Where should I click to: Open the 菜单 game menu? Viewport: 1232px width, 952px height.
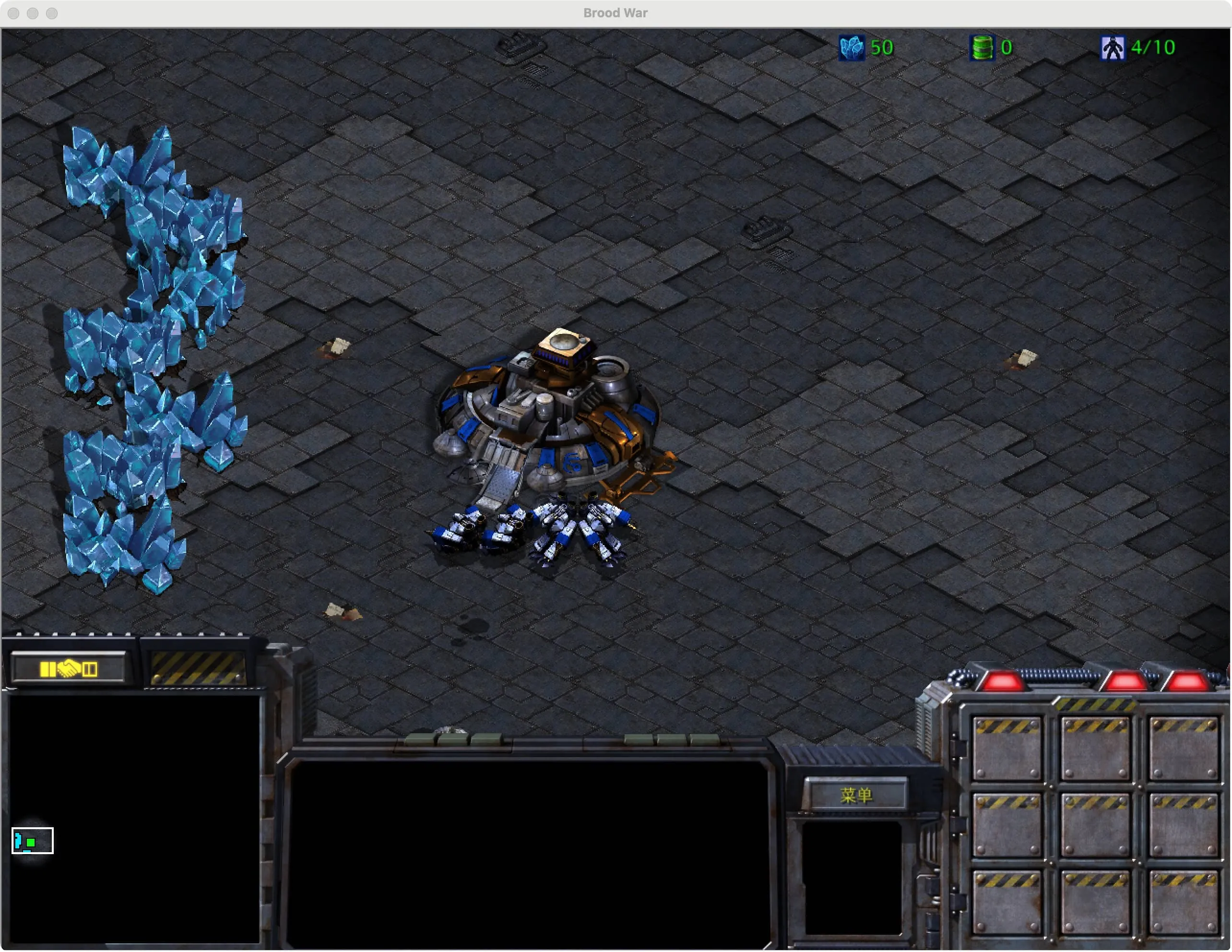pyautogui.click(x=855, y=795)
